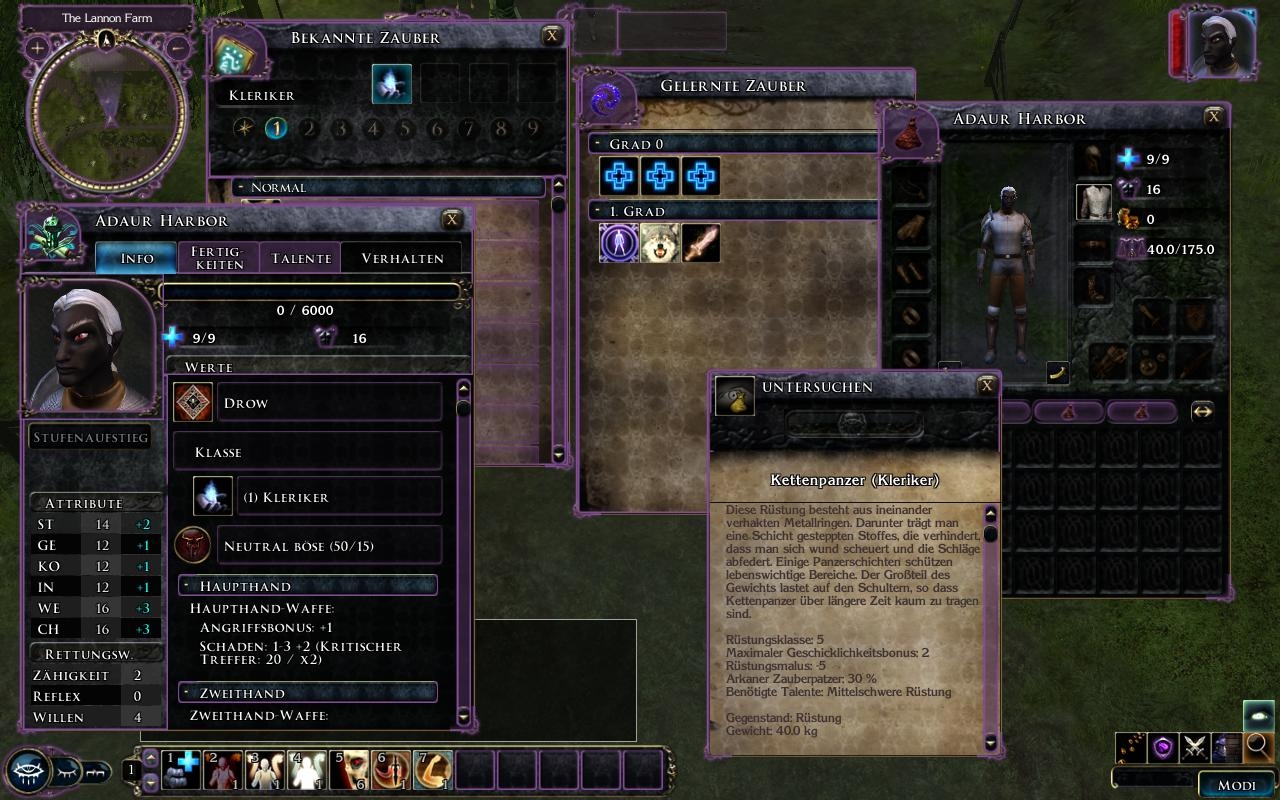Switch to the Fertigkeiten tab
Image resolution: width=1280 pixels, height=800 pixels.
click(218, 257)
